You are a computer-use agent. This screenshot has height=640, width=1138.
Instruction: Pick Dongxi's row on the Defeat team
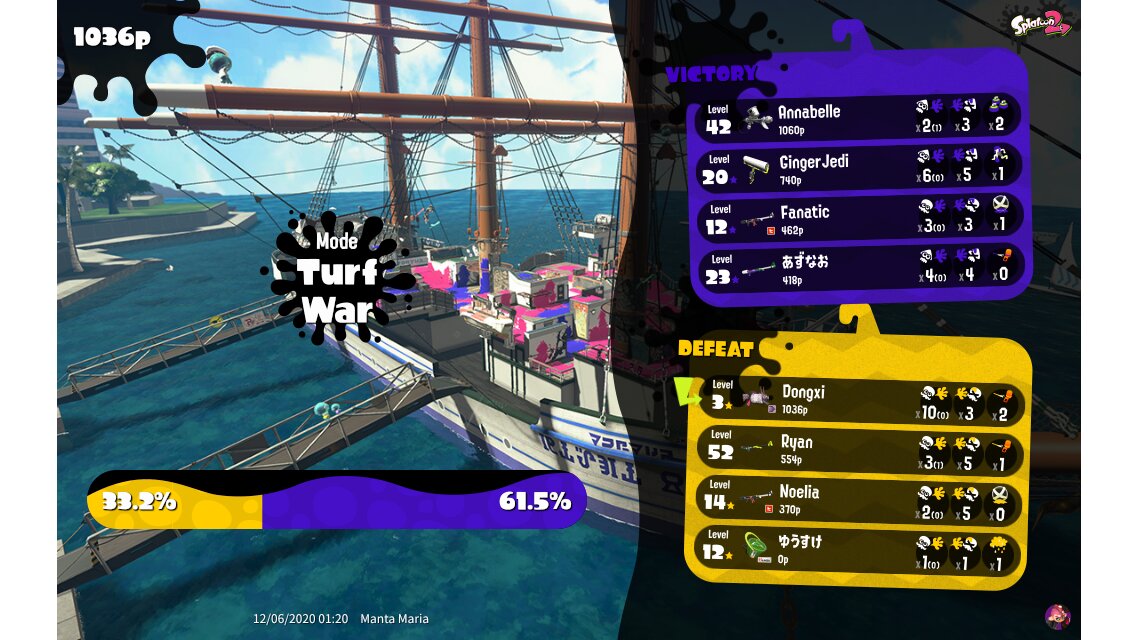[858, 400]
